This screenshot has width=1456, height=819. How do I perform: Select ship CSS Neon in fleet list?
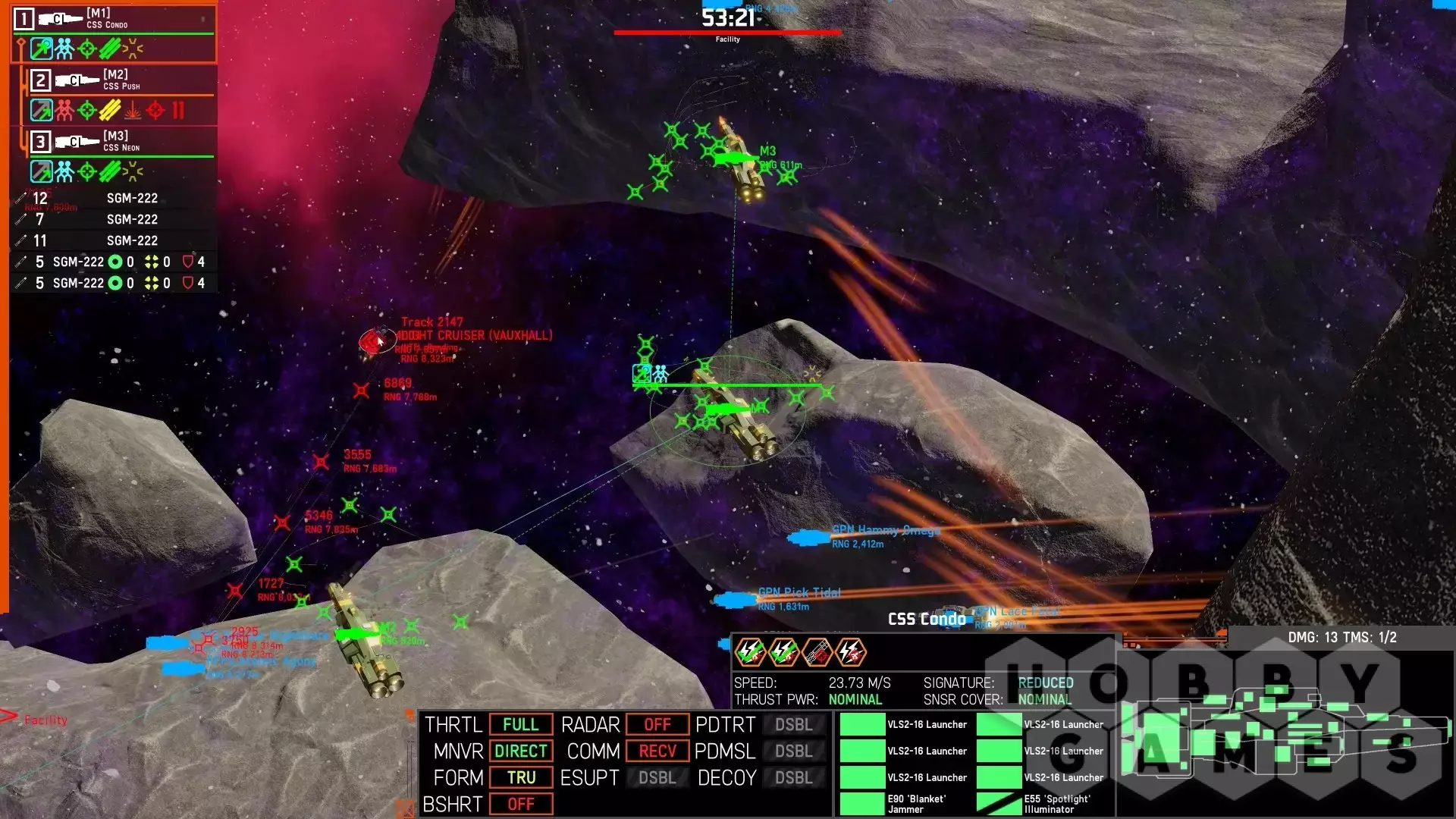tap(121, 142)
